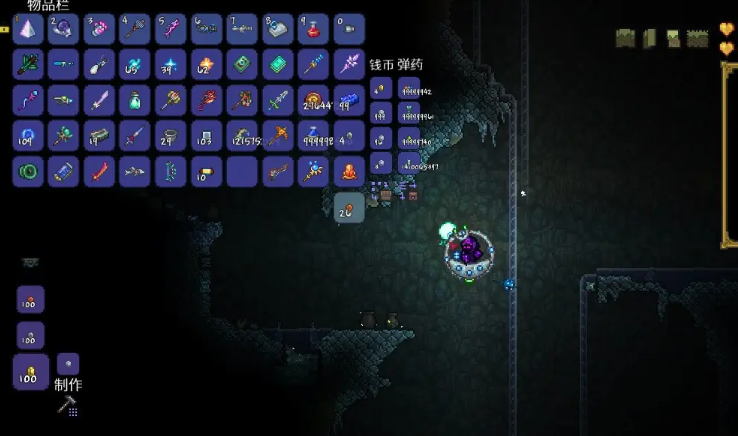Open the crafting window hammer icon

point(68,405)
